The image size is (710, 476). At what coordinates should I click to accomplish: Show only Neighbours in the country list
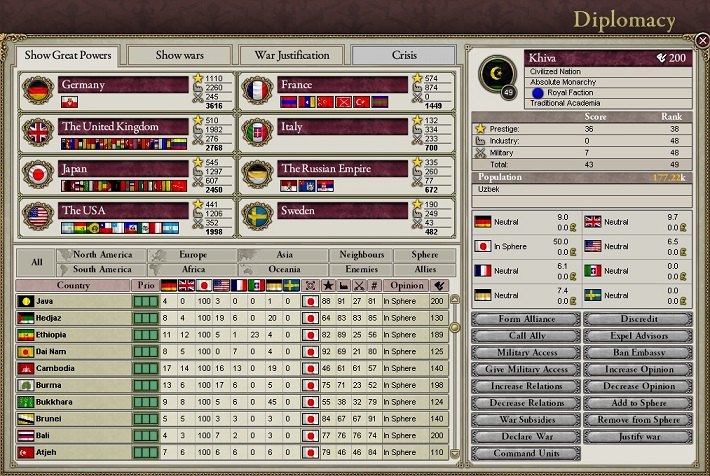click(x=361, y=255)
